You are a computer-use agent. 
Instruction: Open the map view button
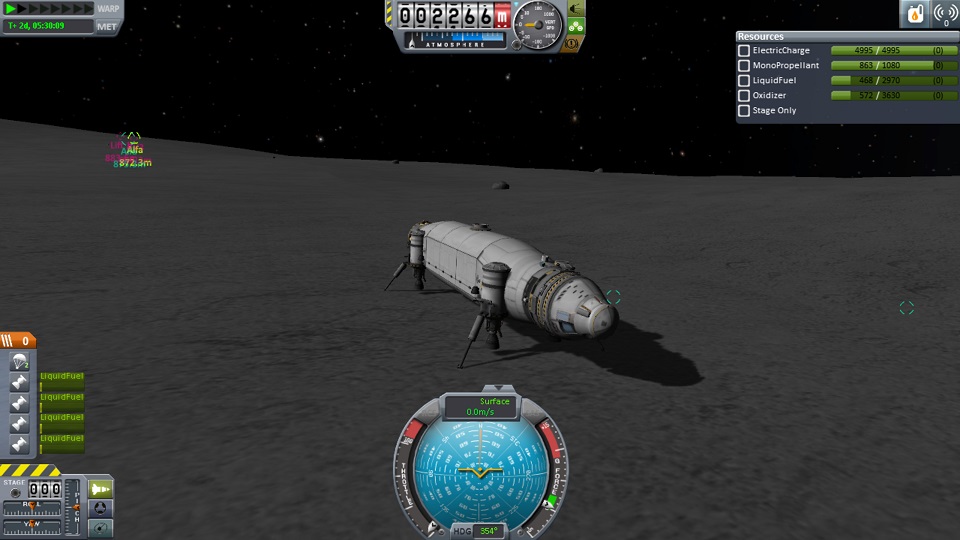click(101, 527)
